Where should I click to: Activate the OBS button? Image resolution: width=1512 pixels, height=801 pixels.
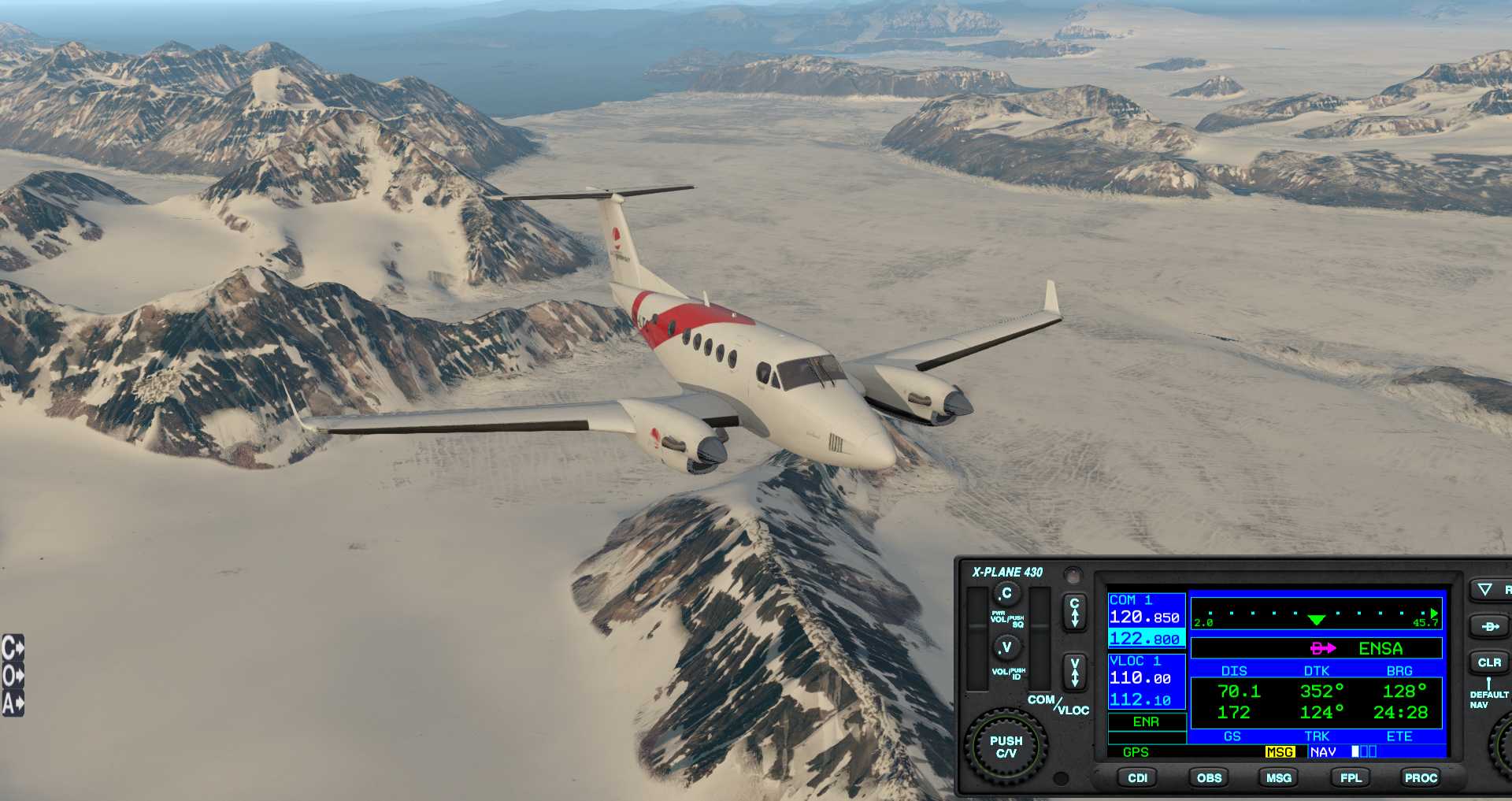click(1209, 777)
